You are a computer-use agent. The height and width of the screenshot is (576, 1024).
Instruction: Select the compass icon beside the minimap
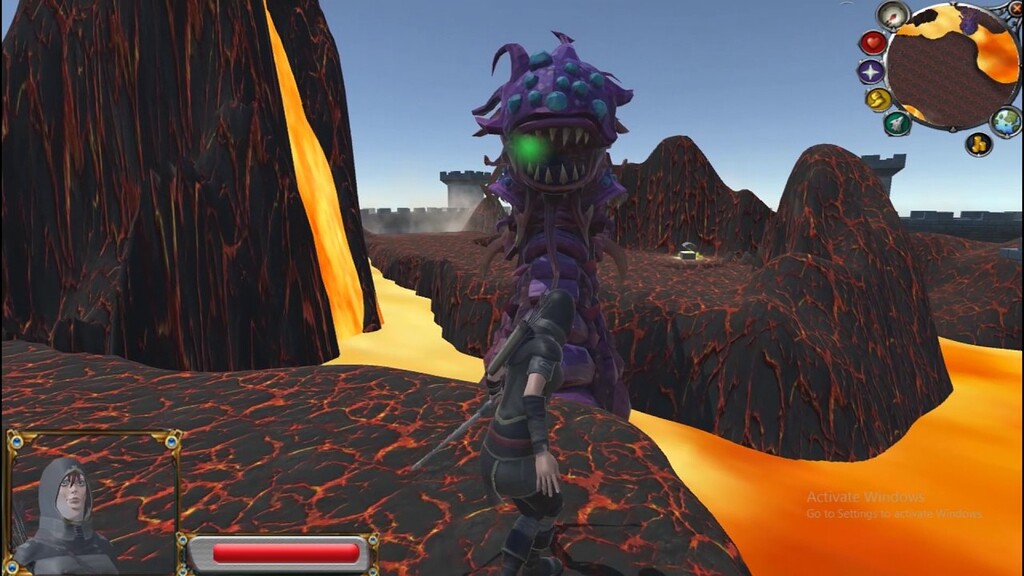(x=892, y=15)
